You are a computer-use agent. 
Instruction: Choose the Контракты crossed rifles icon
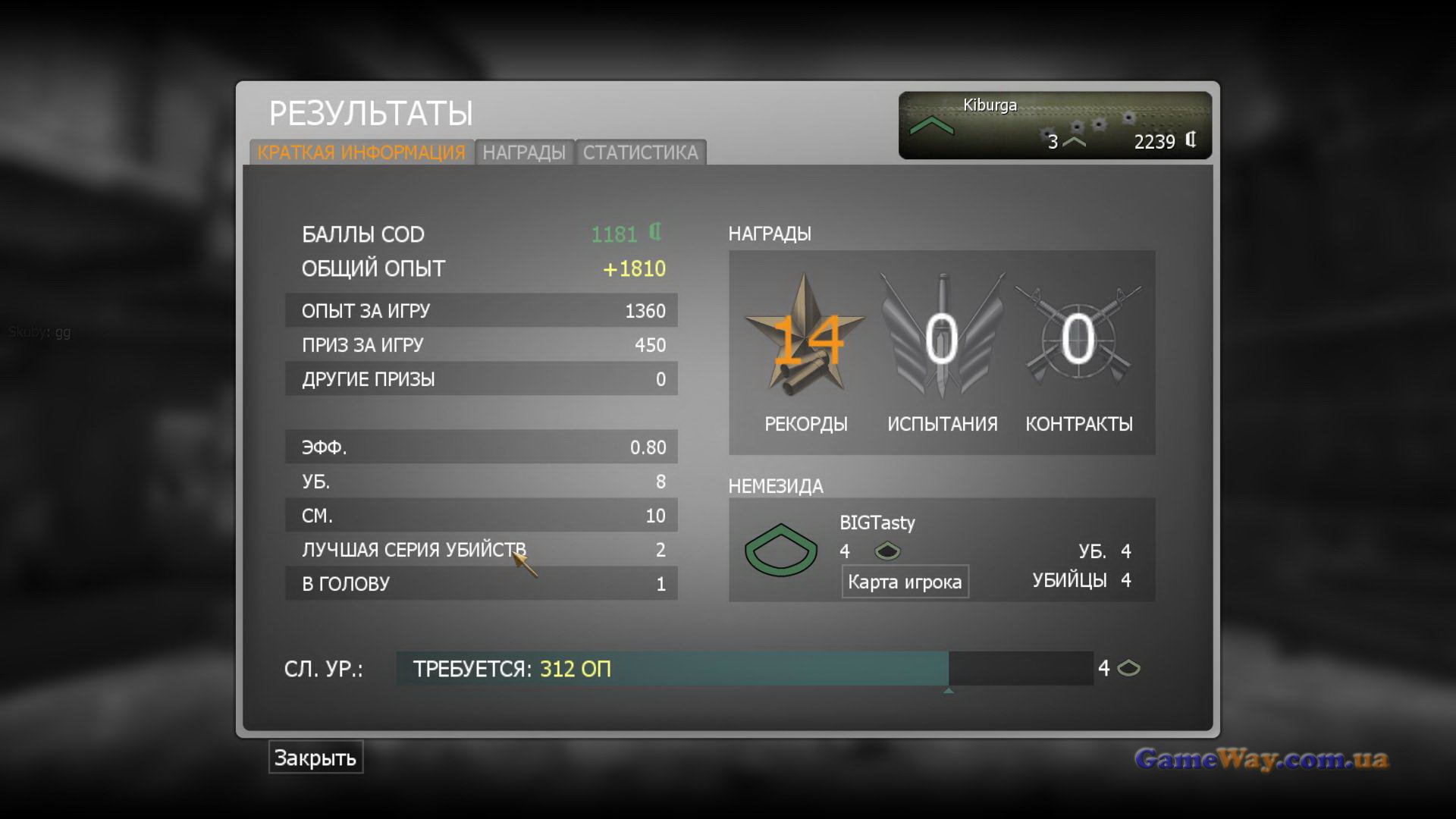1078,337
